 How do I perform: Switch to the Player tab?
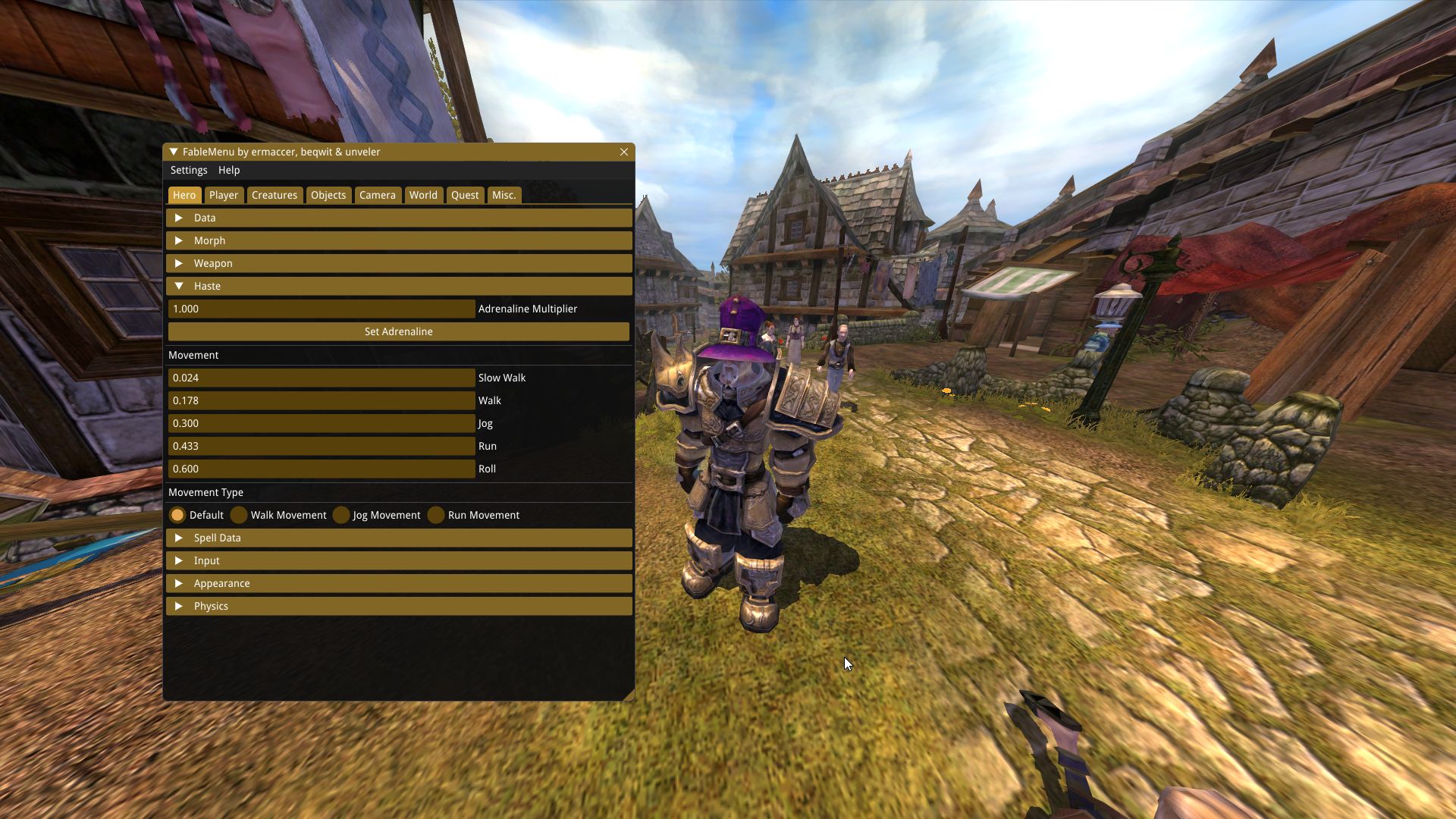pos(224,195)
